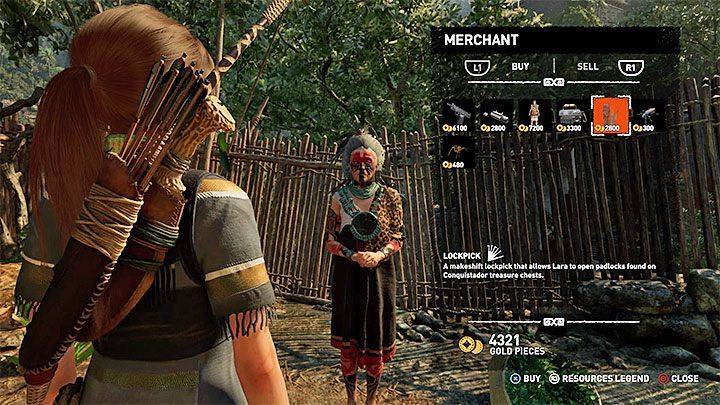Select the highlighted orange Lockpick slot
Screen dimensions: 720x405
pos(610,114)
